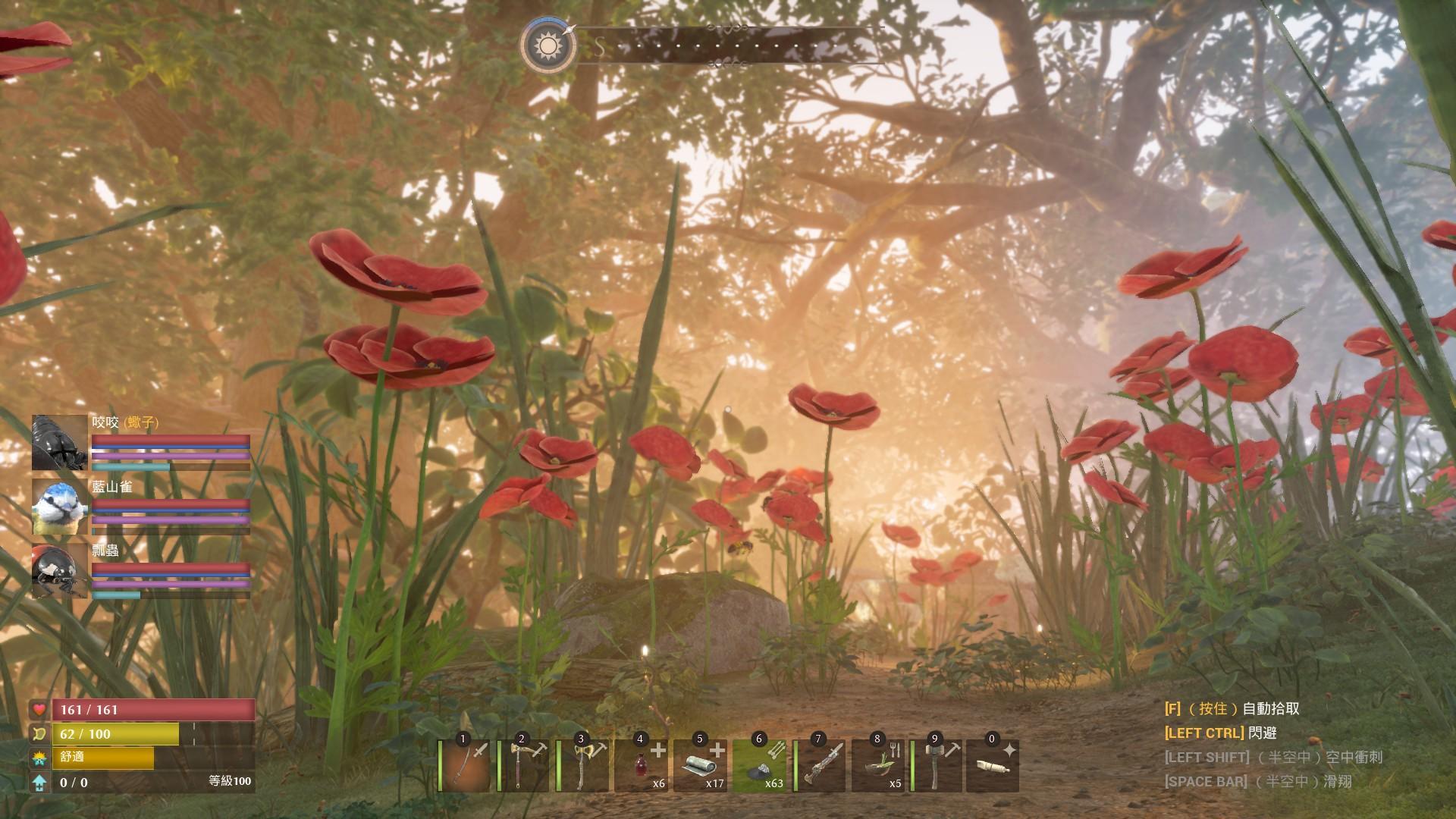Pick the ammo pile showing x63

(x=760, y=766)
